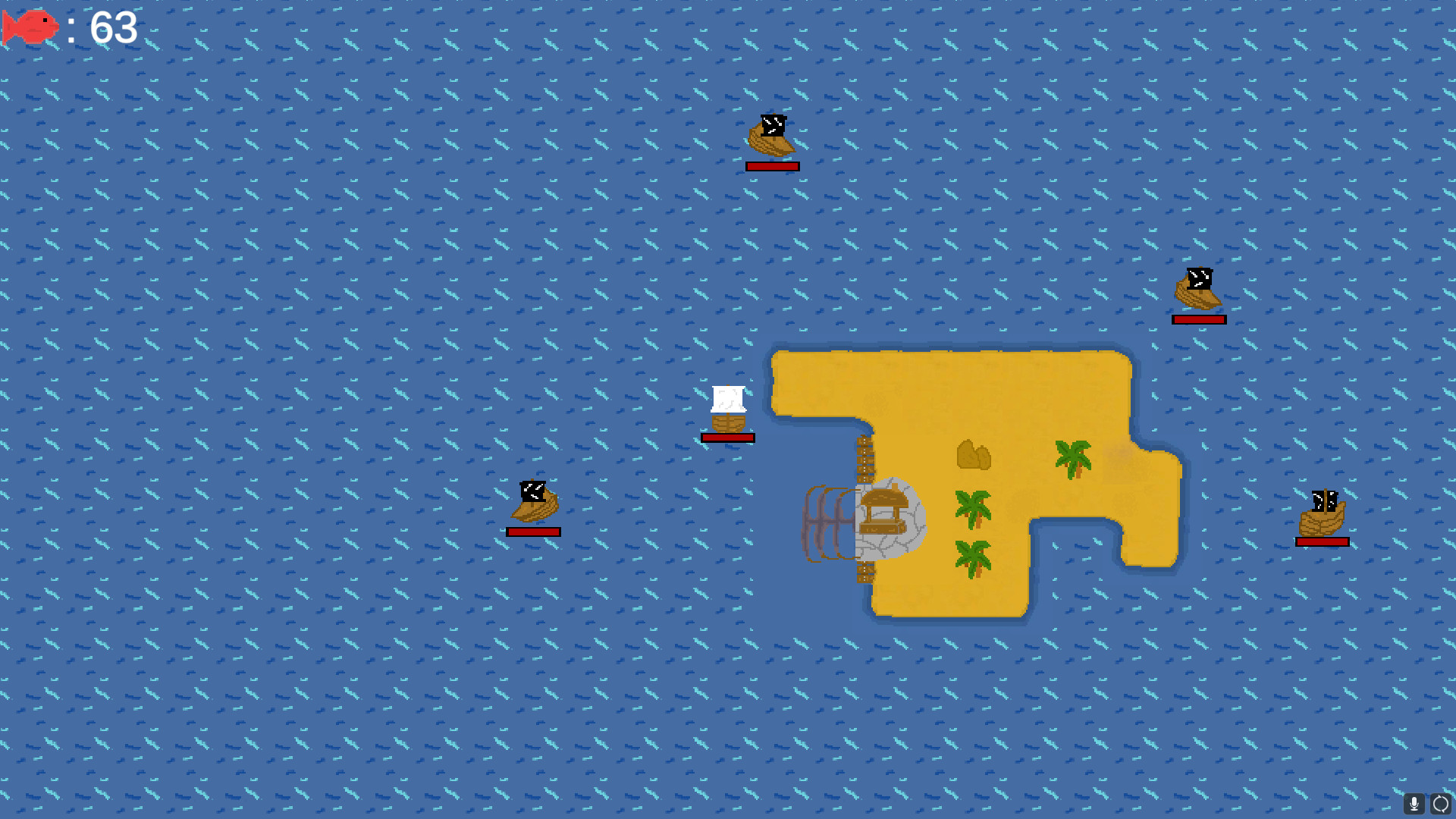The width and height of the screenshot is (1456, 819).
Task: Click the score counter showing 63
Action: pyautogui.click(x=112, y=28)
